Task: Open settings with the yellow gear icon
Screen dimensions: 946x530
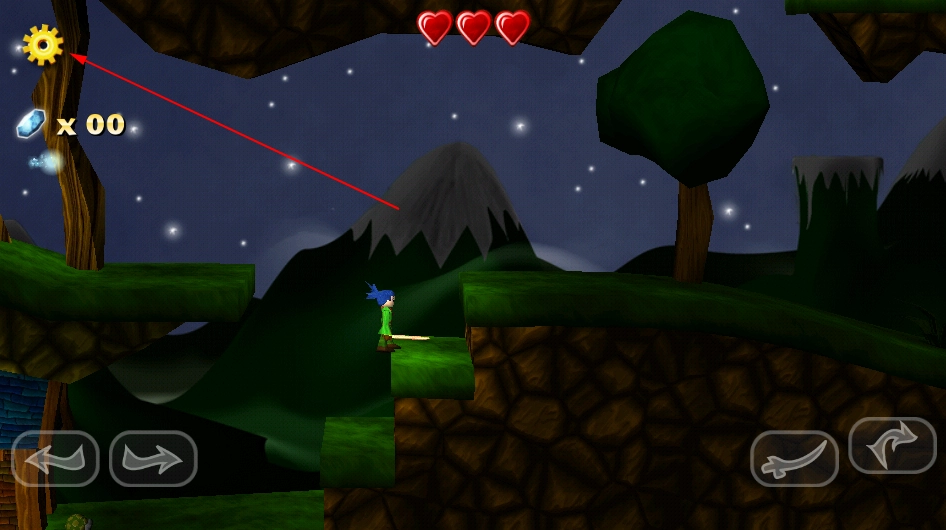Action: click(x=43, y=45)
